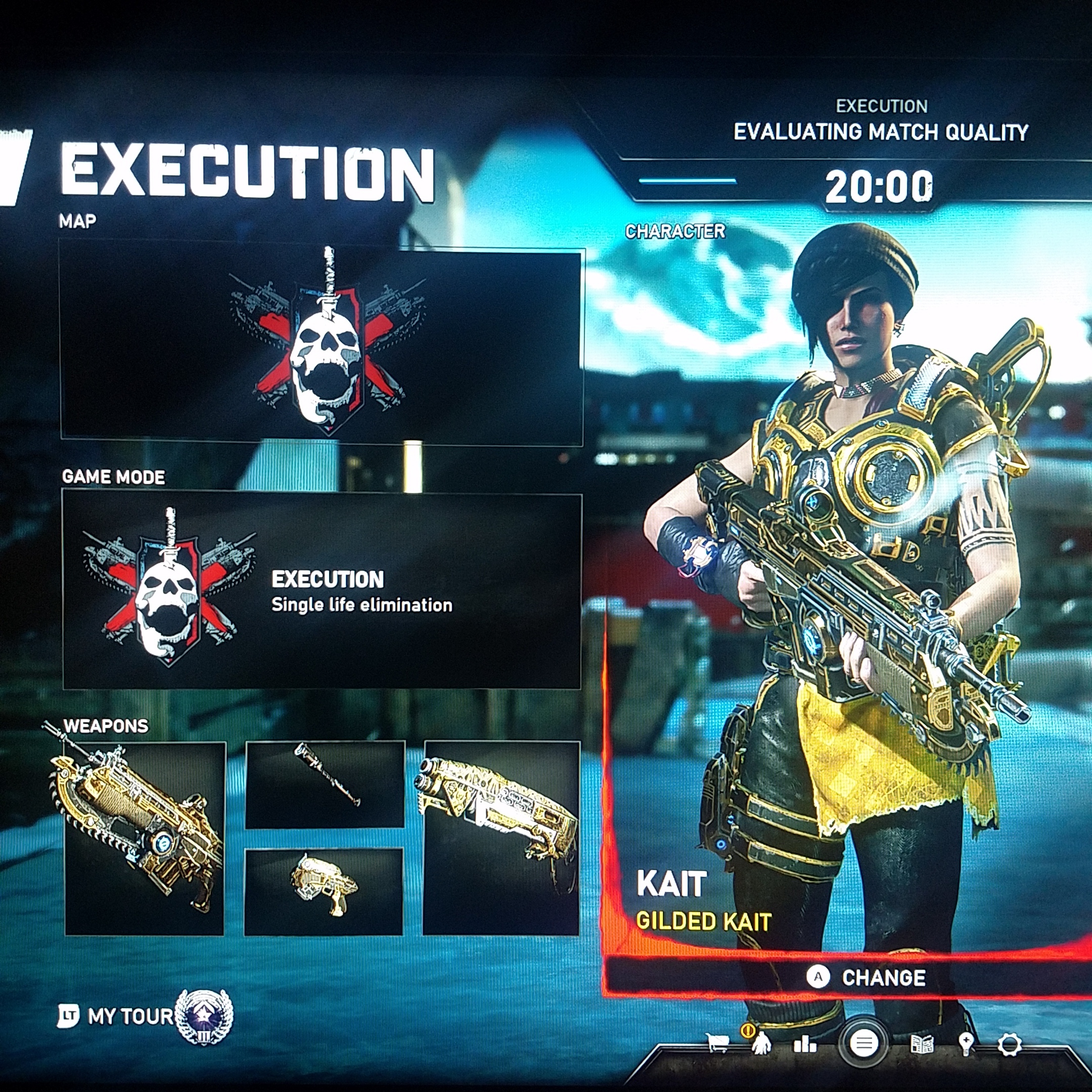
Task: Show the stats bar-chart icon
Action: point(805,1044)
